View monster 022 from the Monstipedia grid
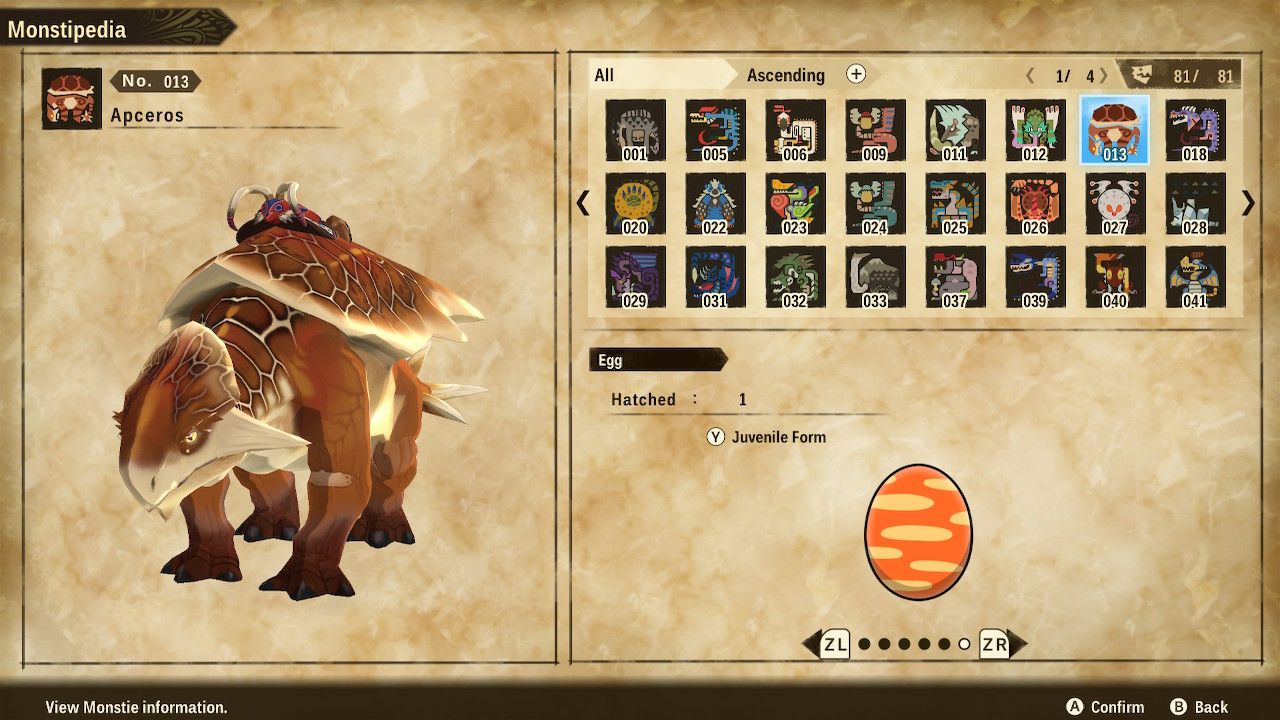This screenshot has height=720, width=1280. (x=718, y=204)
